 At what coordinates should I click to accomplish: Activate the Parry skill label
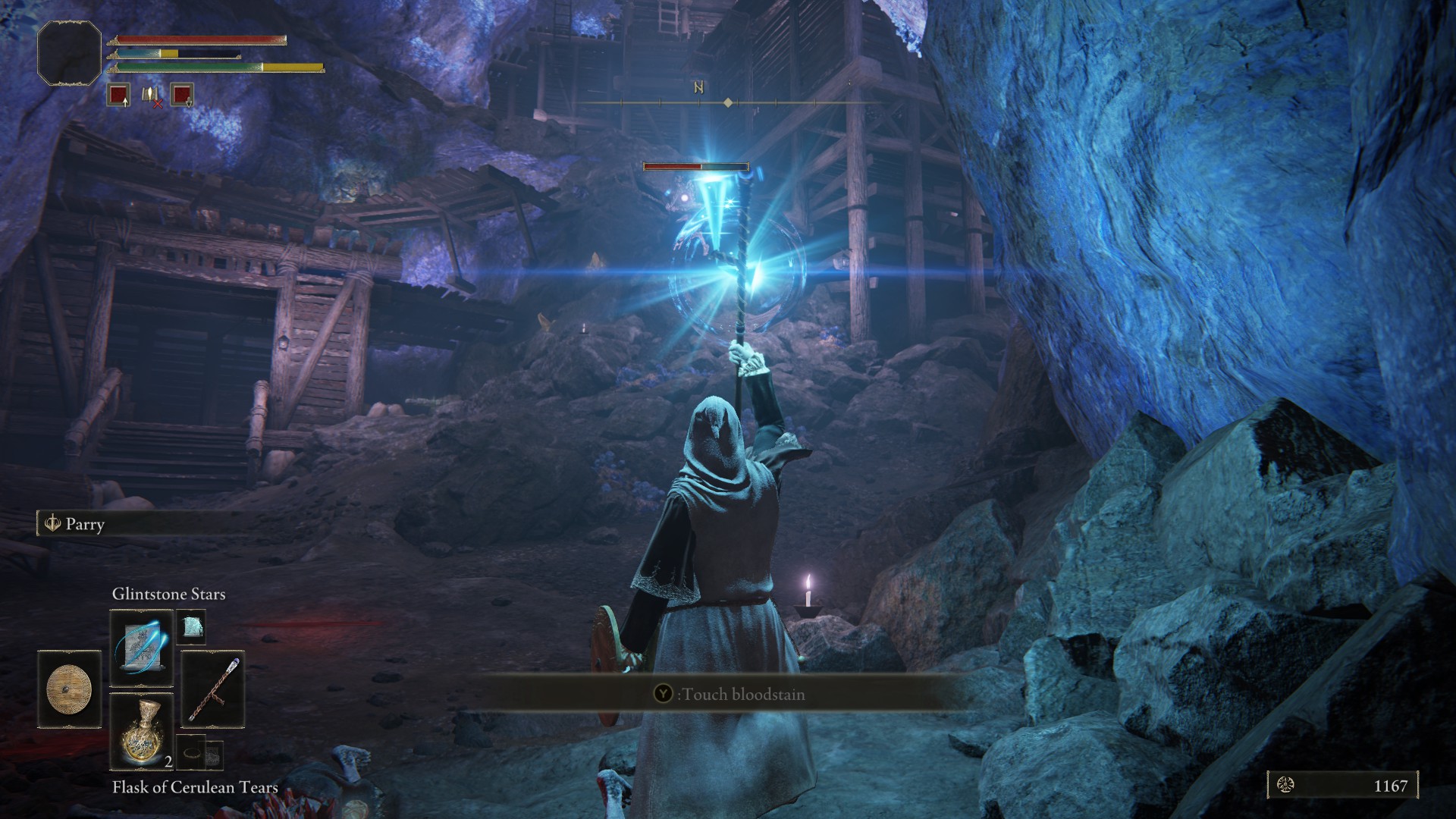click(x=83, y=524)
